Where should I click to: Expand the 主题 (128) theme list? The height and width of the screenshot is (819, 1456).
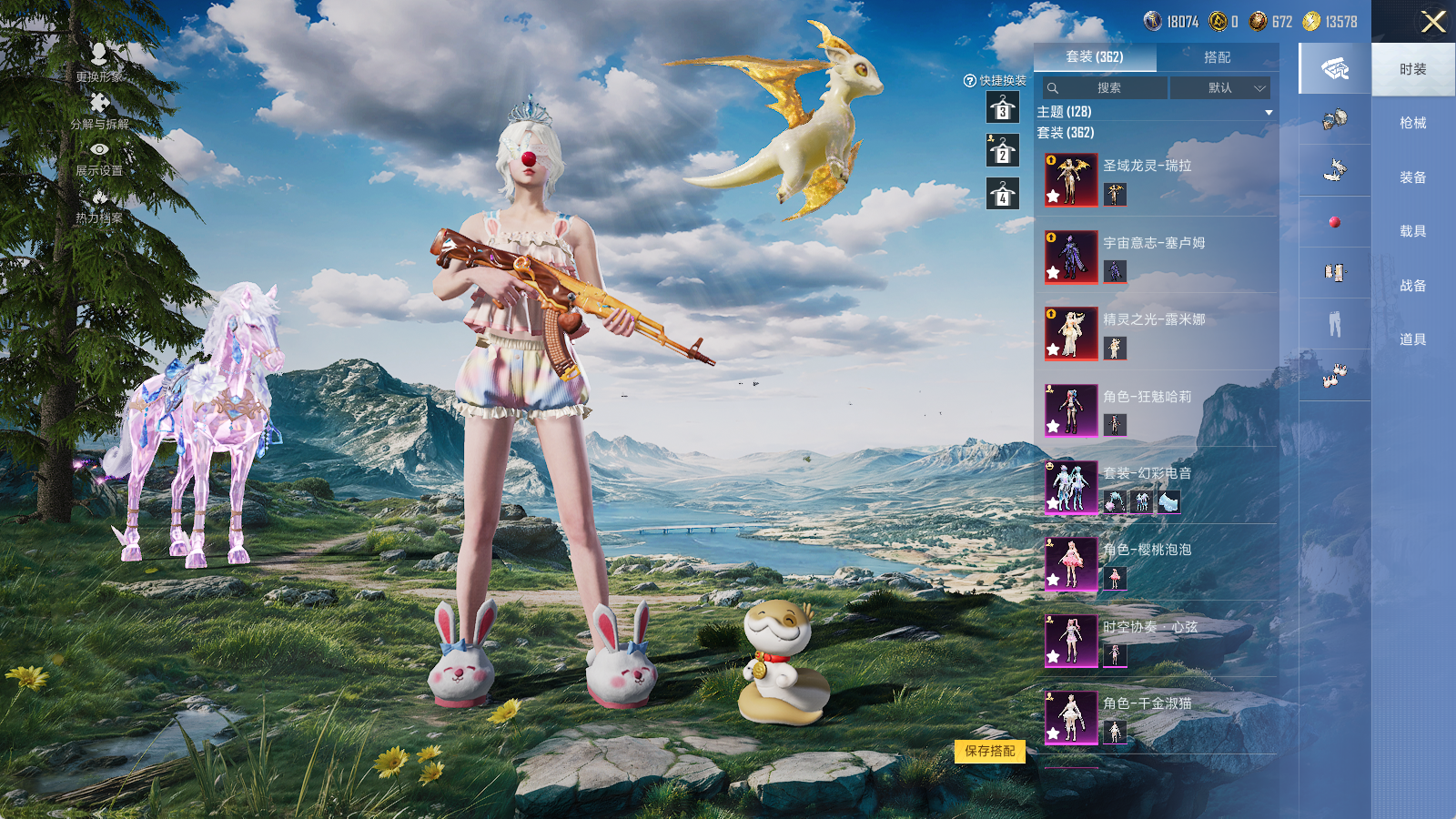click(1268, 112)
